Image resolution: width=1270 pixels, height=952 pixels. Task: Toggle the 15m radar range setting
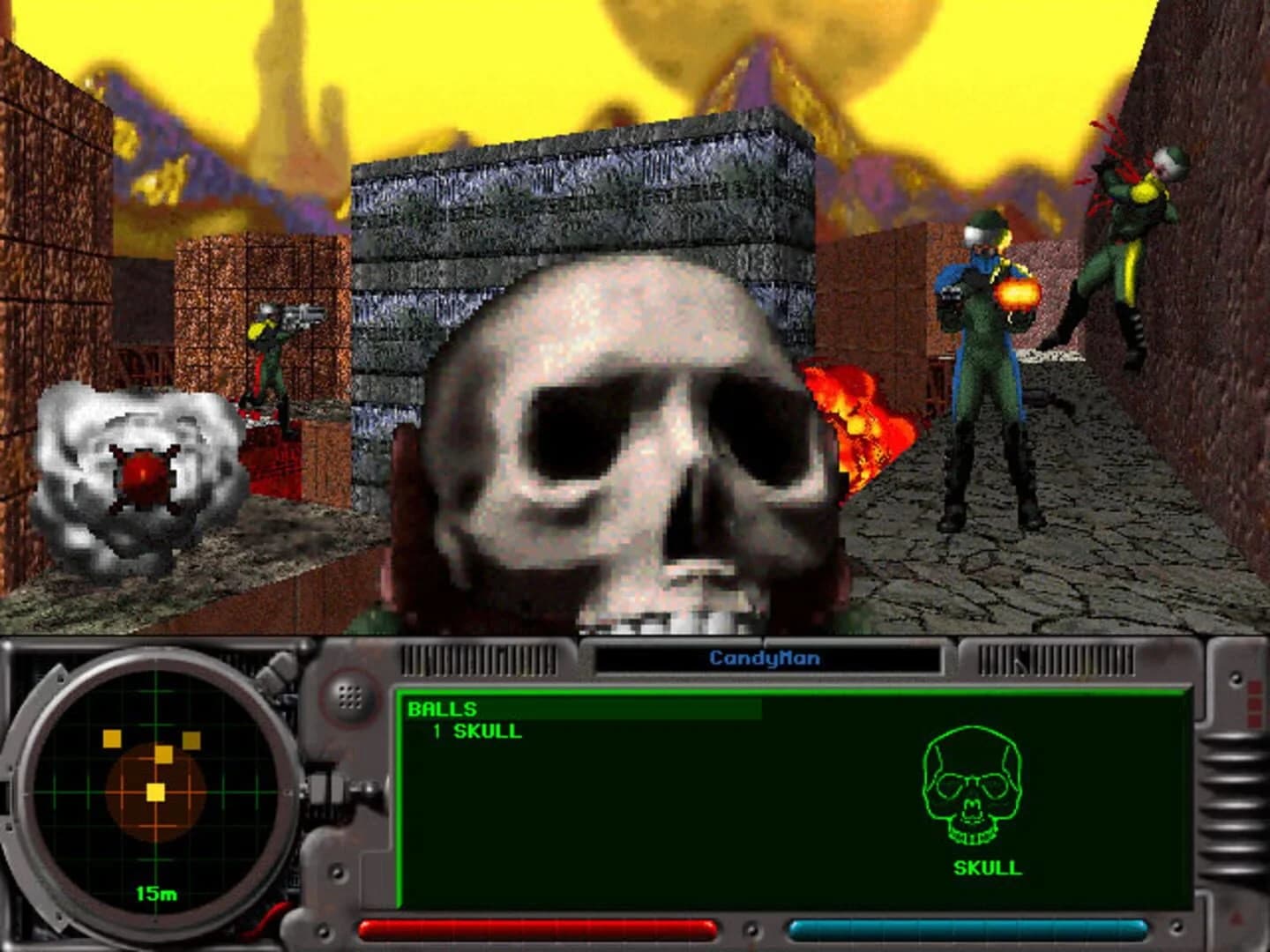pos(154,892)
